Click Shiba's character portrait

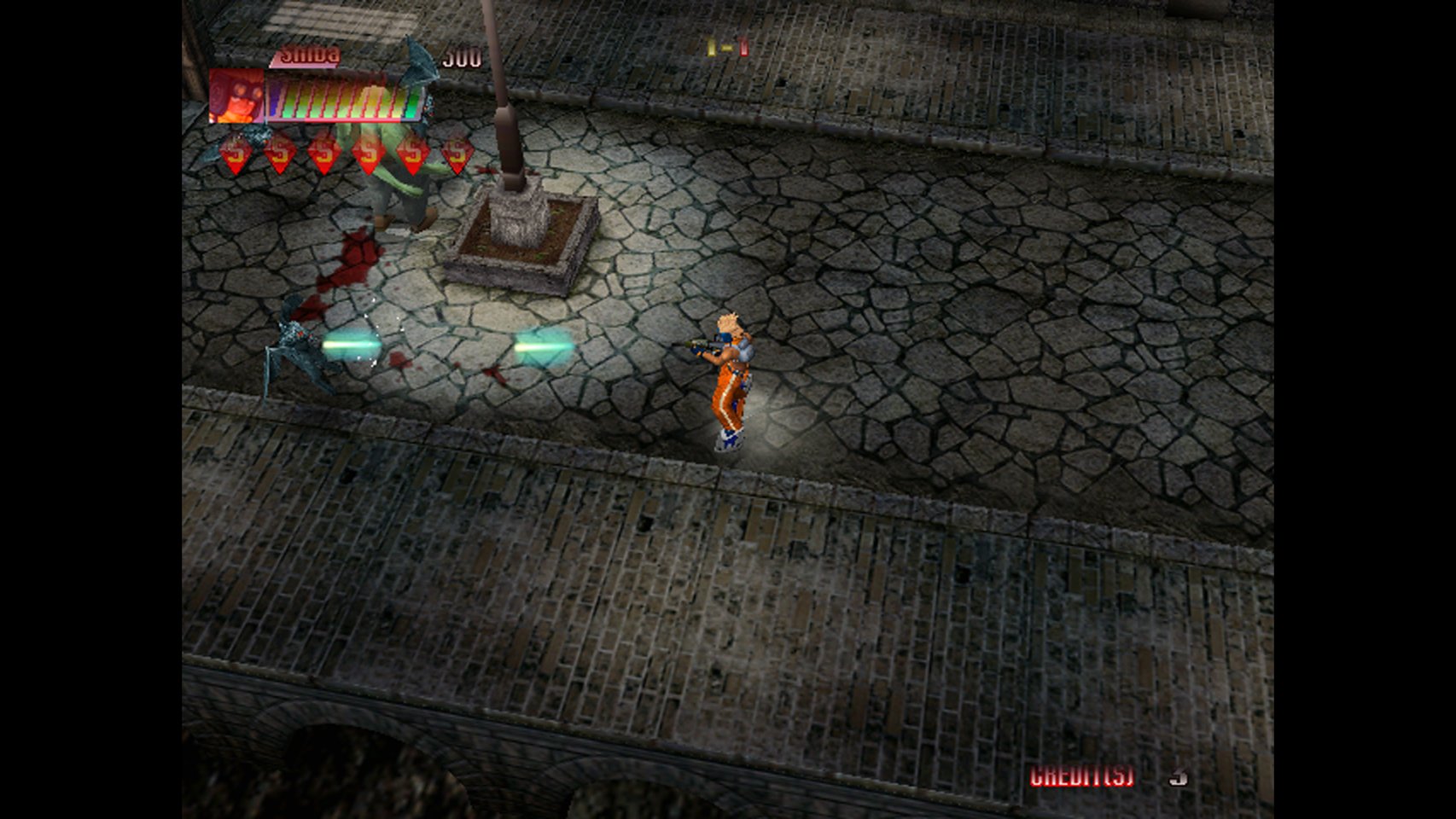(236, 96)
